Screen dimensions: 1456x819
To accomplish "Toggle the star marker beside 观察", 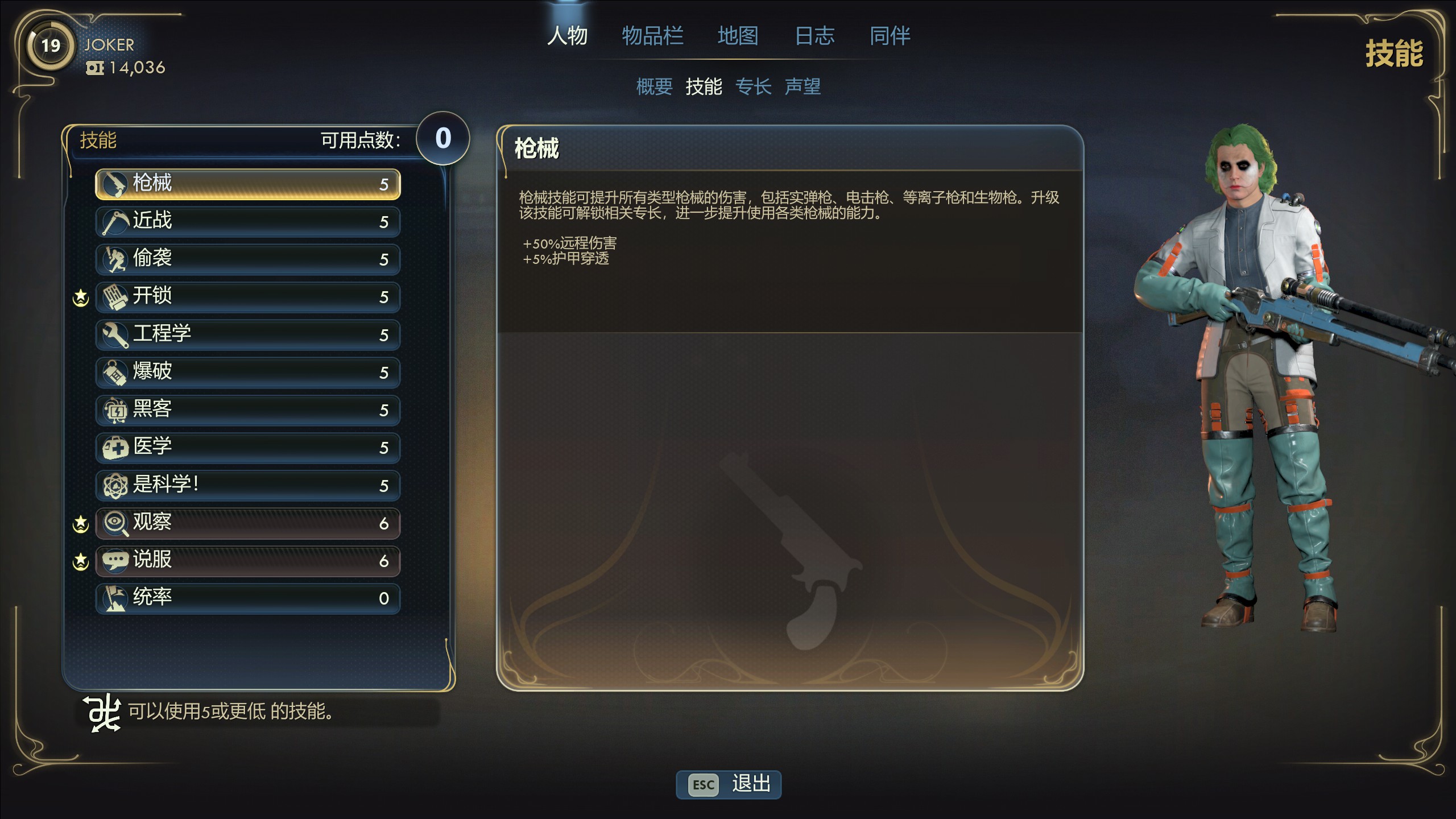I will 80,522.
